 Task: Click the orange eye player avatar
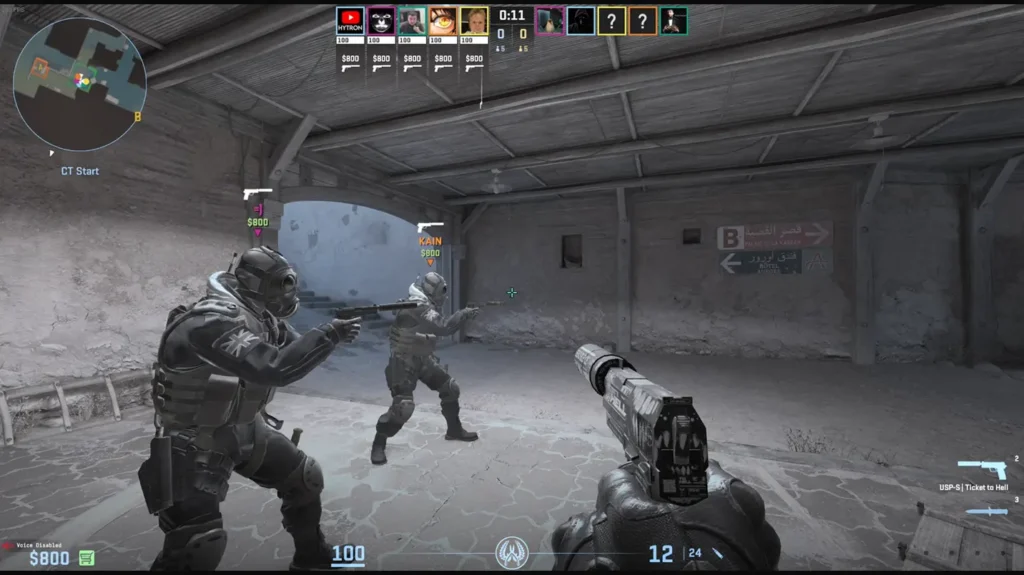point(443,21)
